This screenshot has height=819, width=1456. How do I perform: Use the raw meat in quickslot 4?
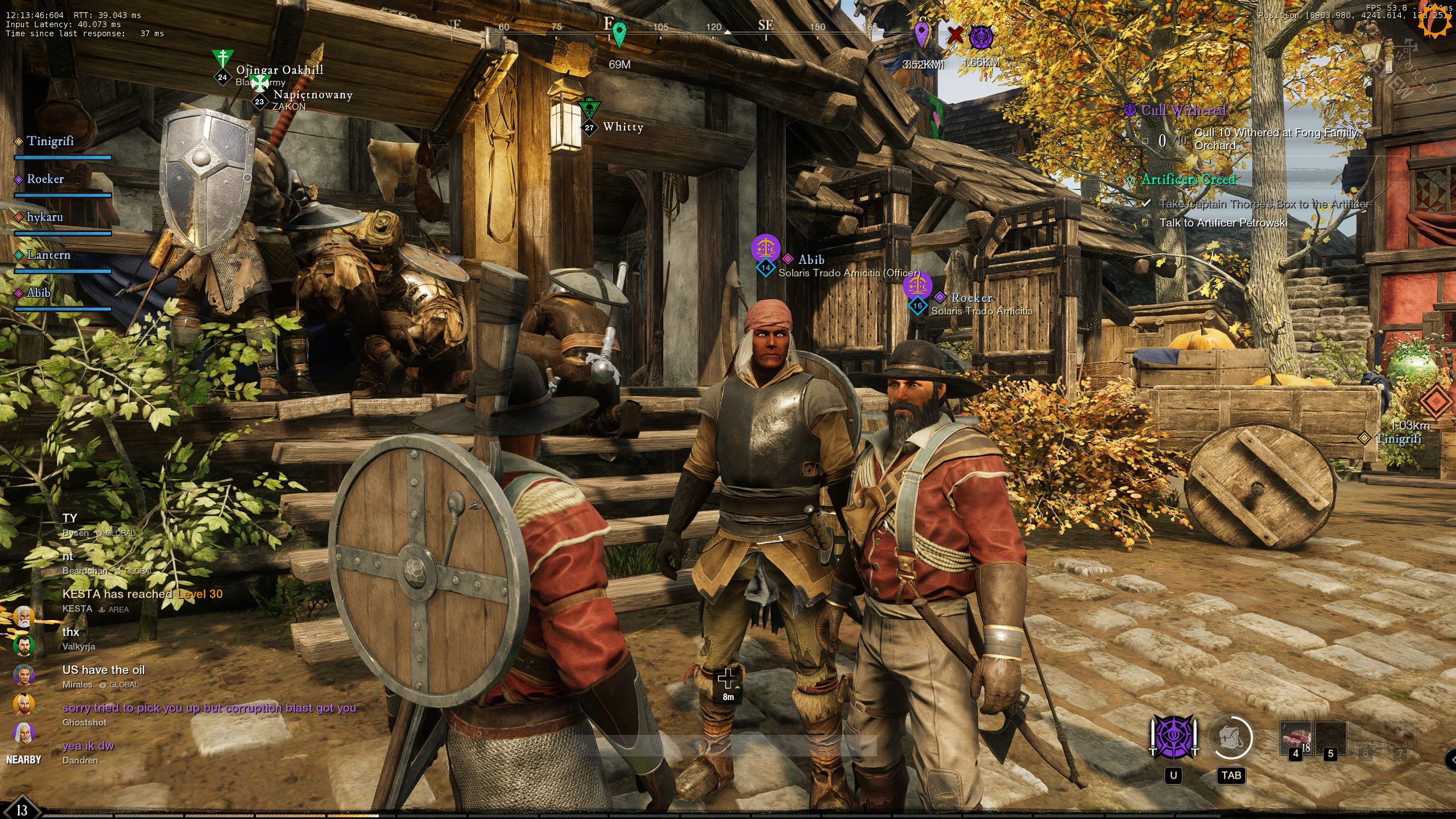click(x=1296, y=738)
